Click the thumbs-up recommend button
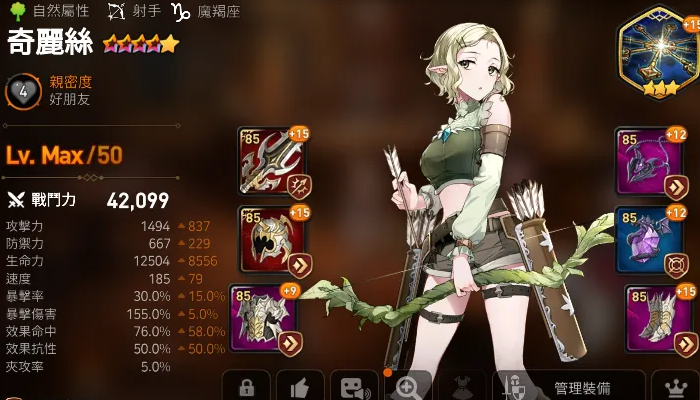This screenshot has height=400, width=700. pyautogui.click(x=300, y=387)
